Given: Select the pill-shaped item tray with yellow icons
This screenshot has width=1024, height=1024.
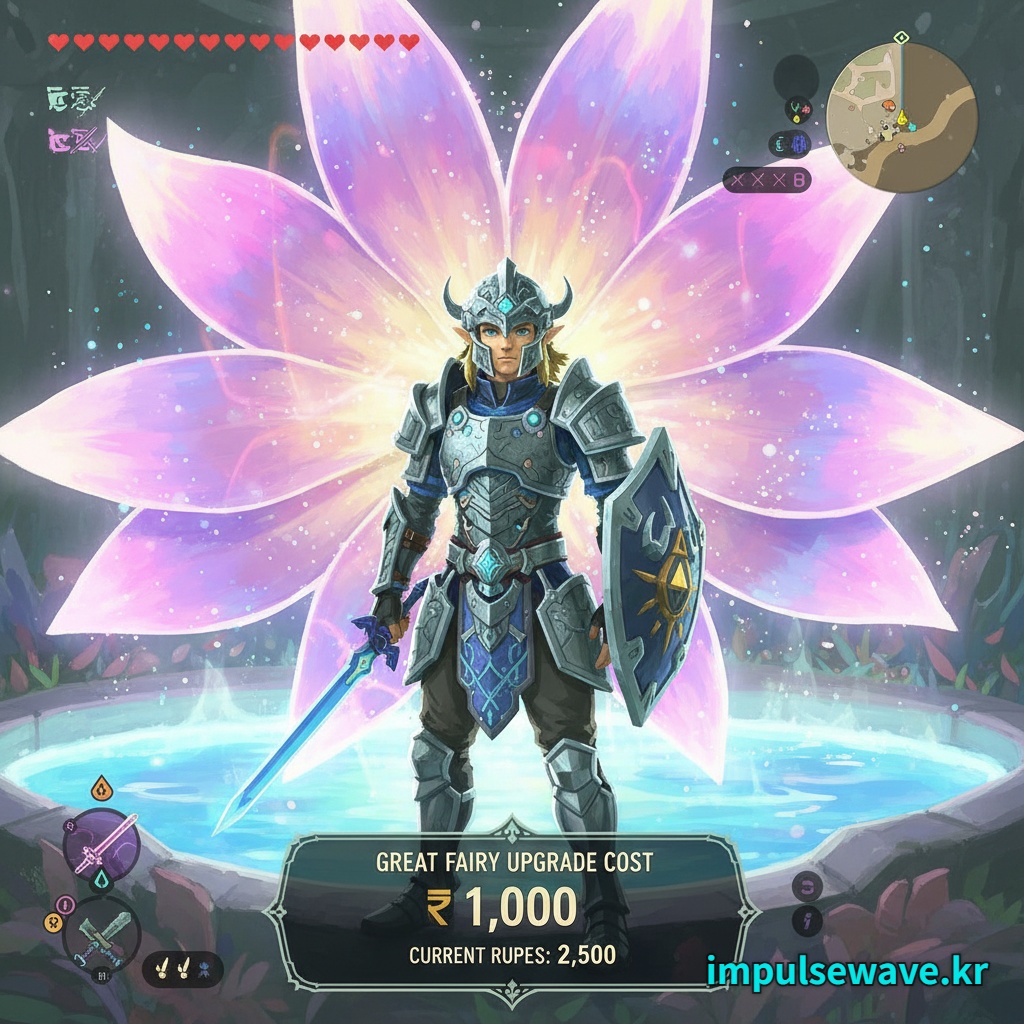Looking at the screenshot, I should click(x=182, y=968).
